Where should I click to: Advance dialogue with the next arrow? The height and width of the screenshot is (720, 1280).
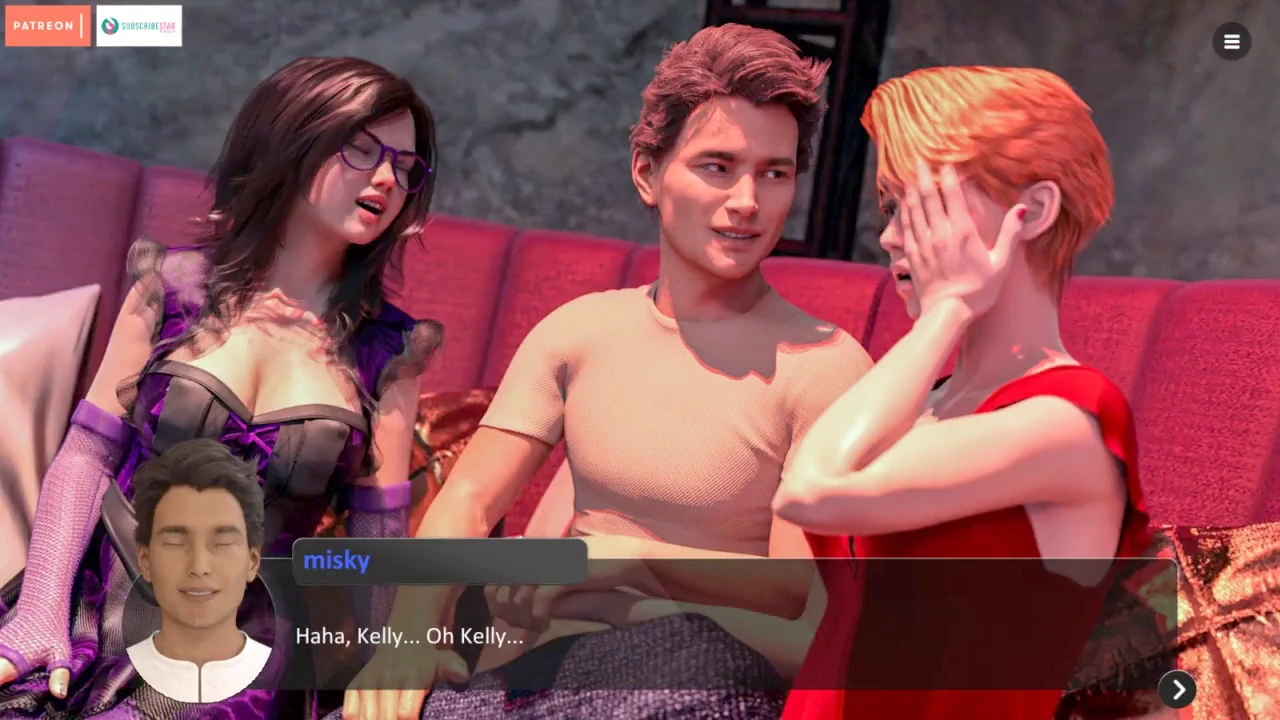[x=1177, y=689]
